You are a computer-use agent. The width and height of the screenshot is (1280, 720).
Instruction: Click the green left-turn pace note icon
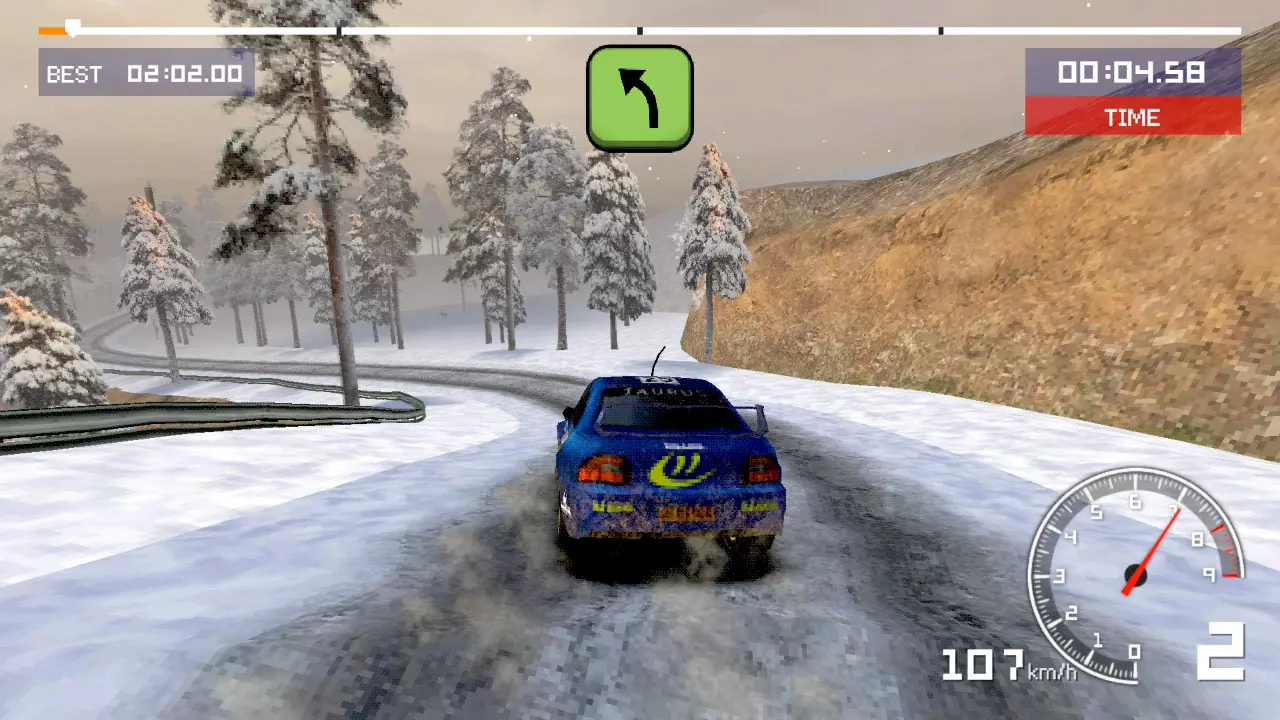click(x=639, y=98)
